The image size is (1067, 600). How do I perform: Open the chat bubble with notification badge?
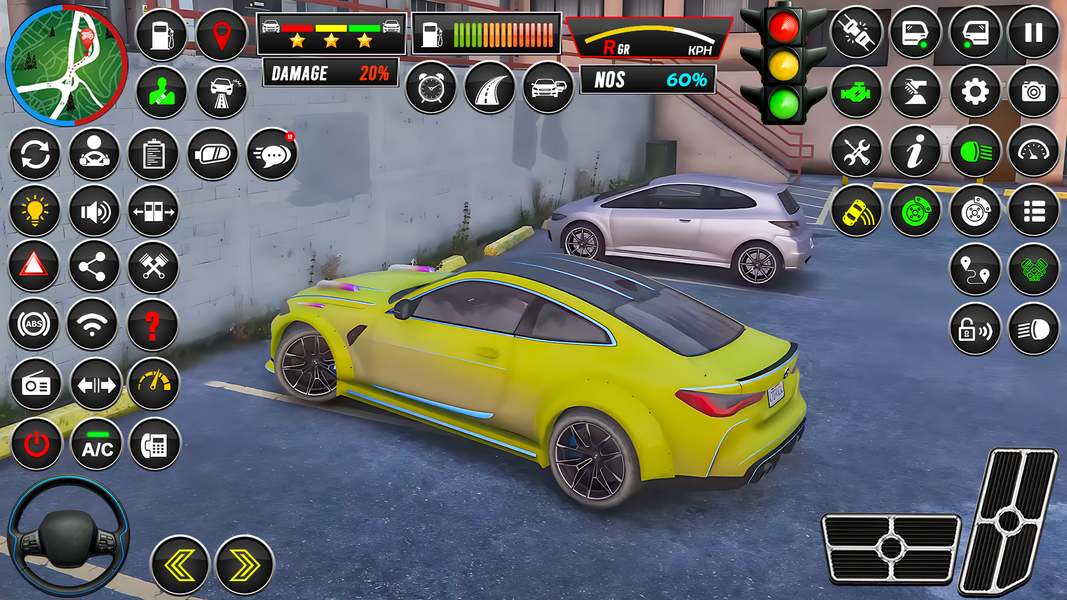271,155
